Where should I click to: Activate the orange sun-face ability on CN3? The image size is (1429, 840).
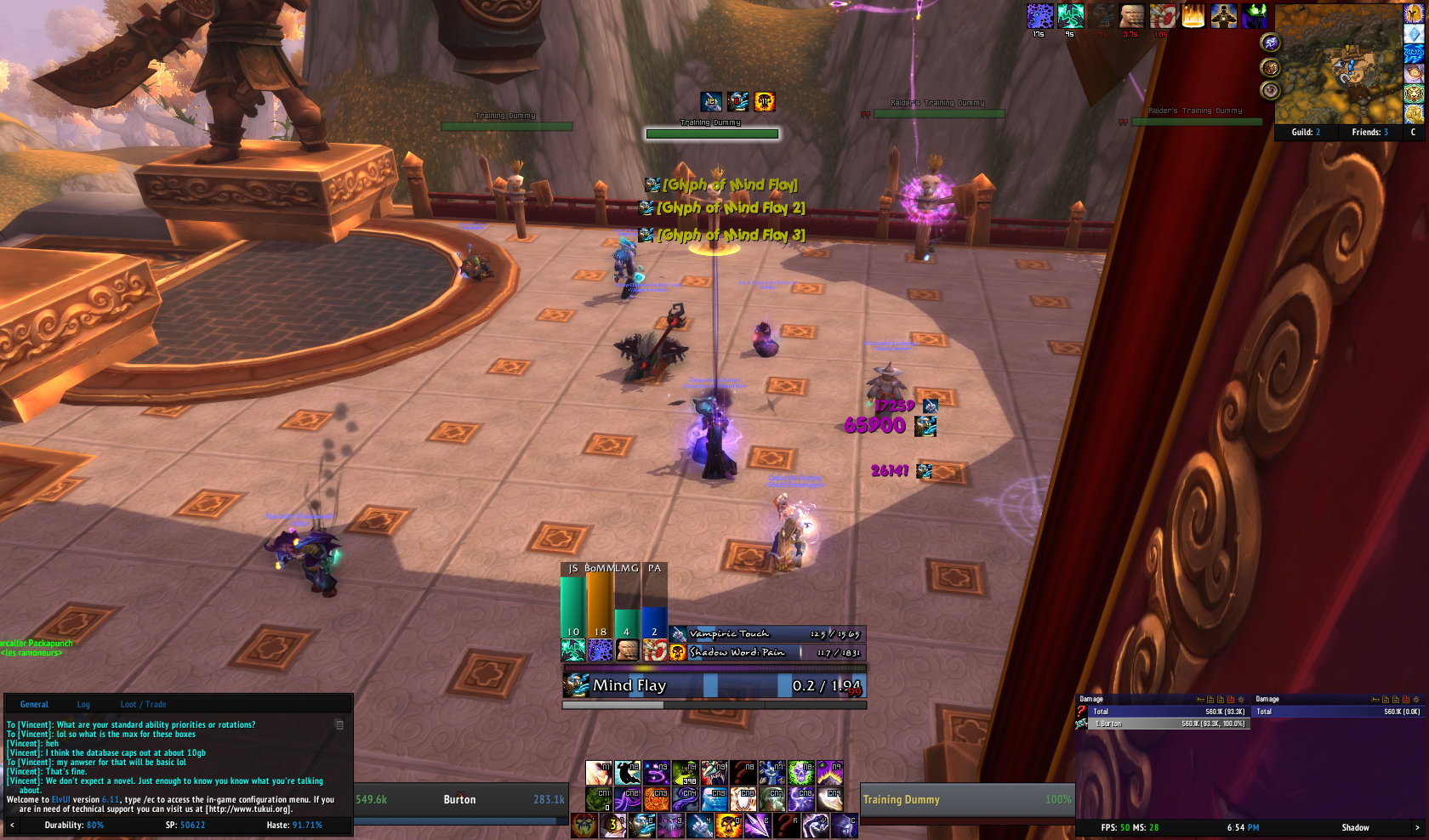656,799
